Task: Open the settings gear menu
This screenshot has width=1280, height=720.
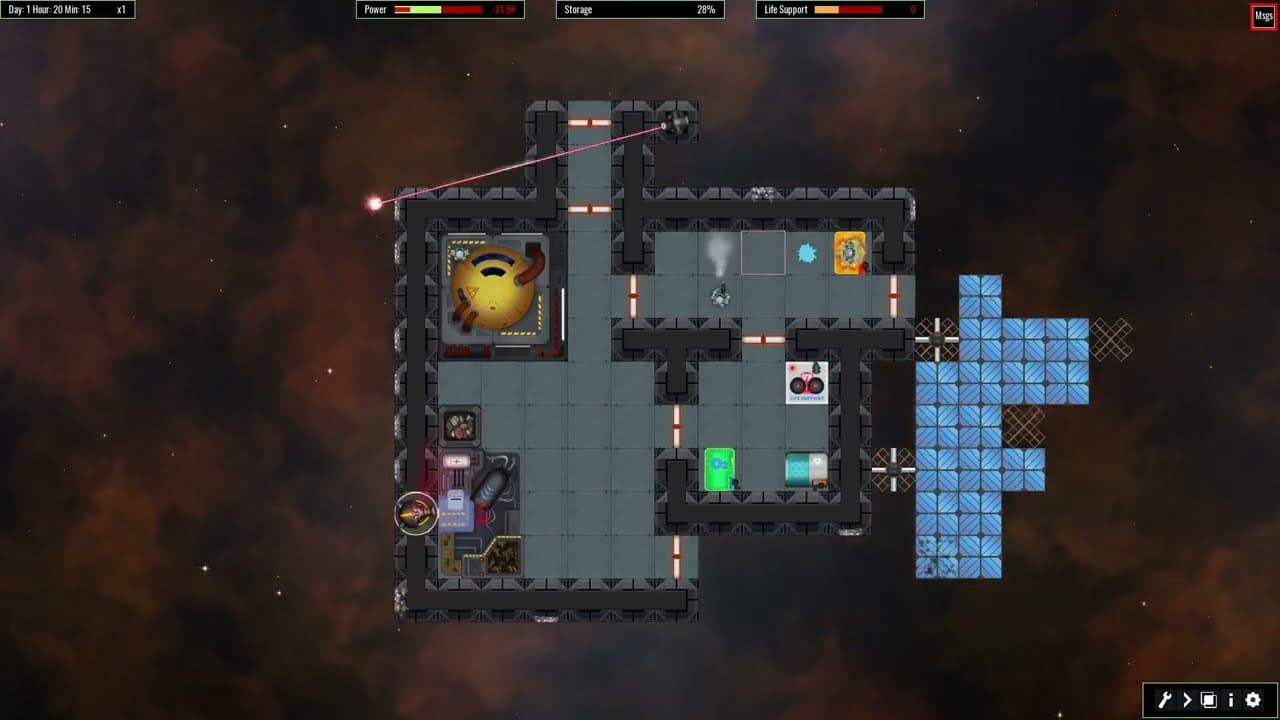Action: click(x=1254, y=700)
